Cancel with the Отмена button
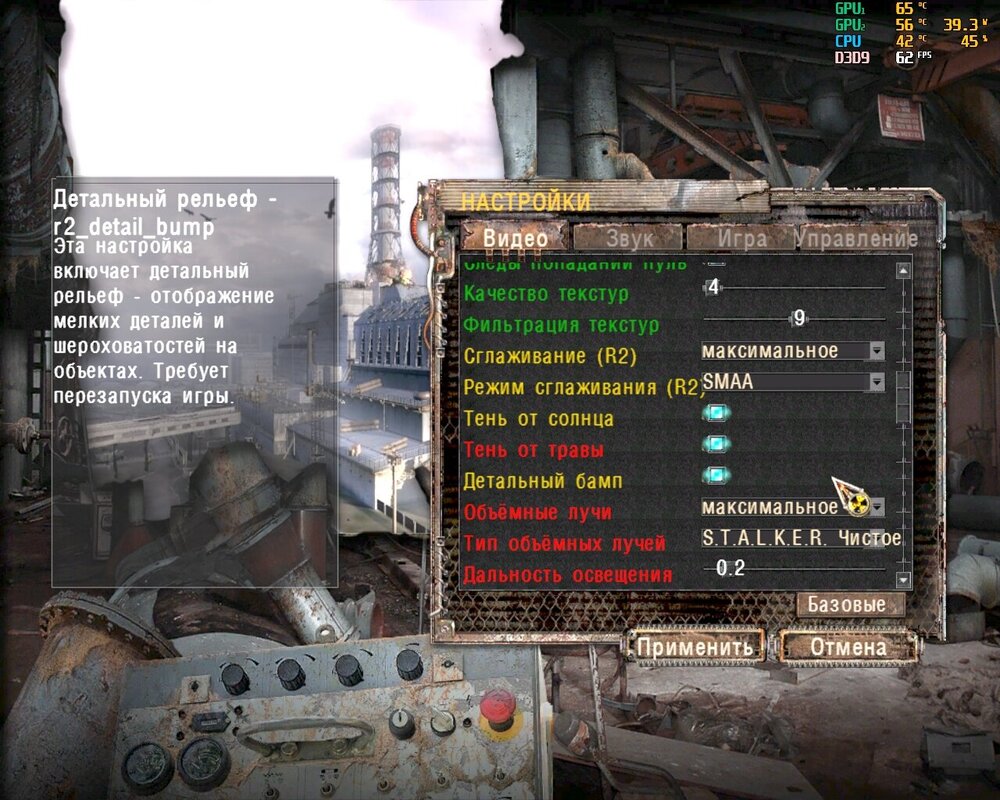1000x800 pixels. [x=848, y=647]
